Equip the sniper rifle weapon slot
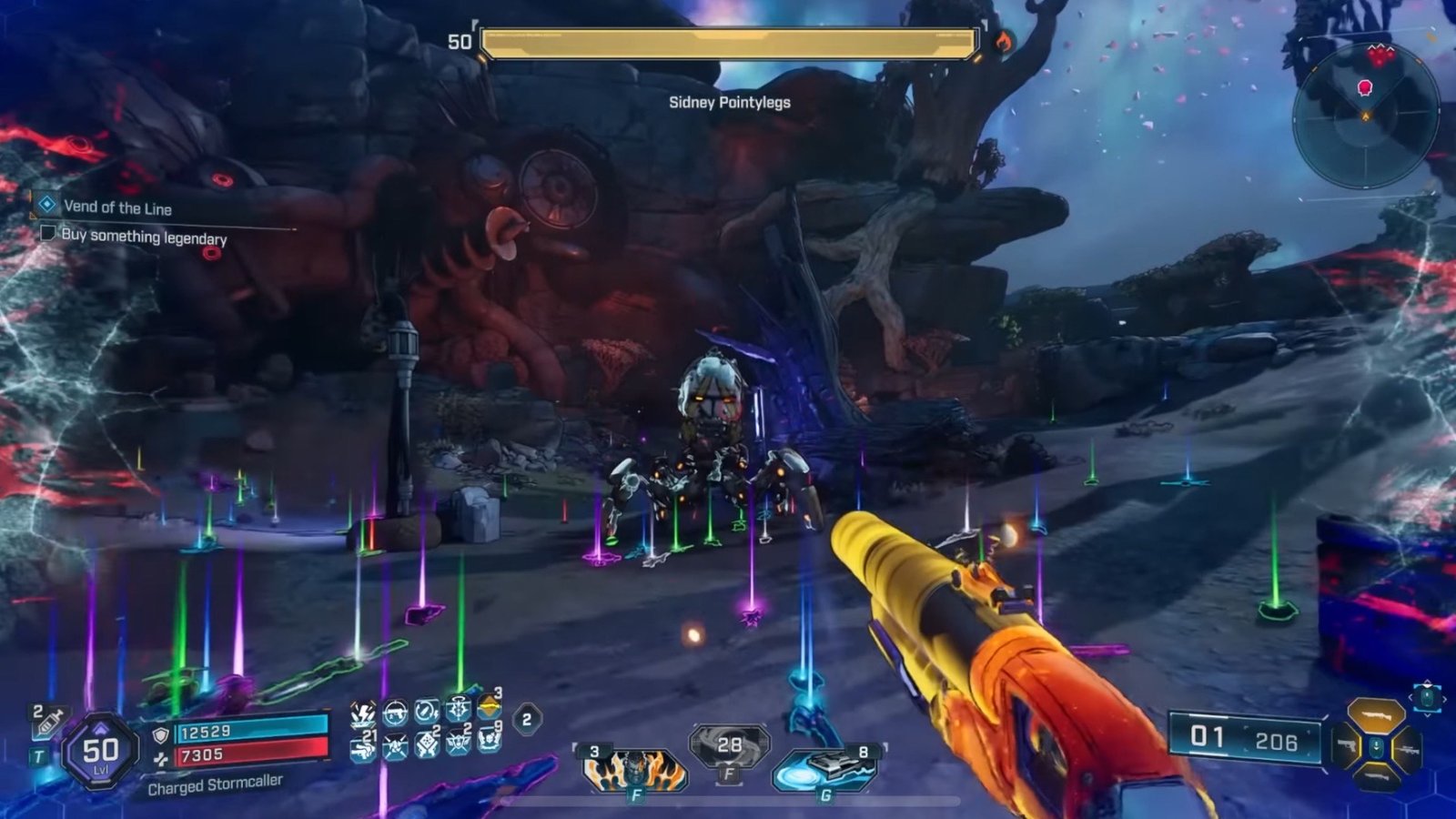The height and width of the screenshot is (819, 1456). point(1407,750)
